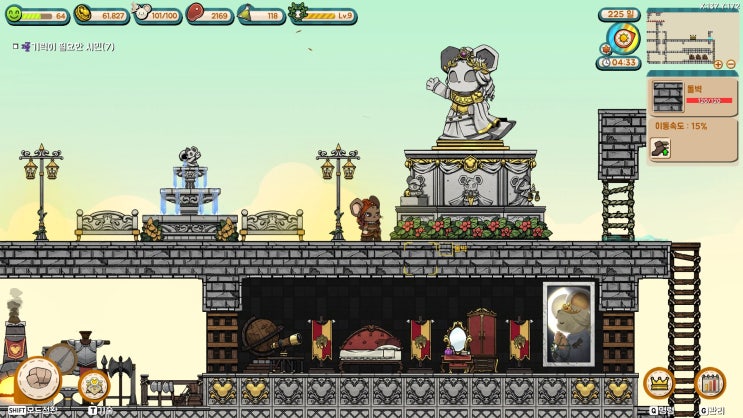Select the fist mode switch button
The width and height of the screenshot is (743, 418).
pos(37,378)
